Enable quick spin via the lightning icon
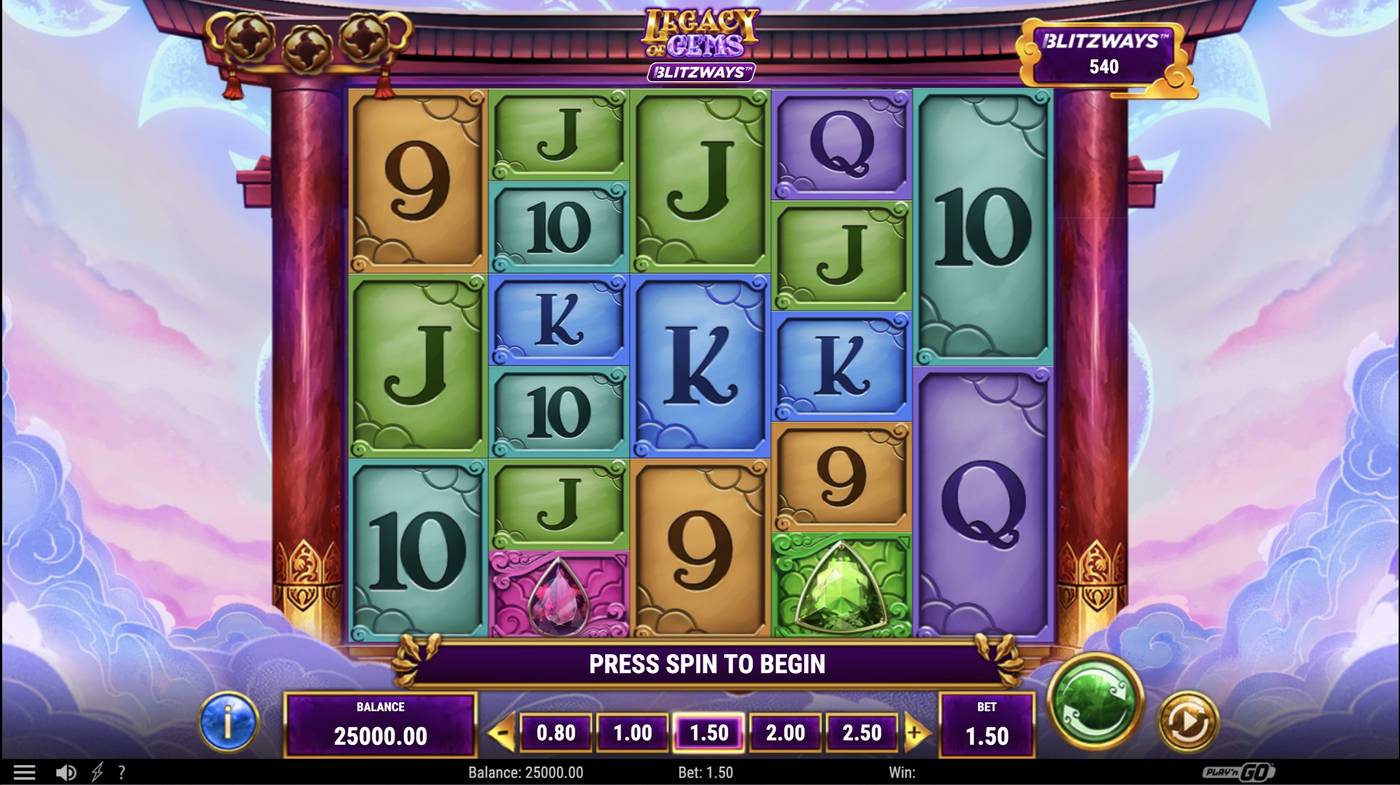The height and width of the screenshot is (785, 1400). [96, 771]
